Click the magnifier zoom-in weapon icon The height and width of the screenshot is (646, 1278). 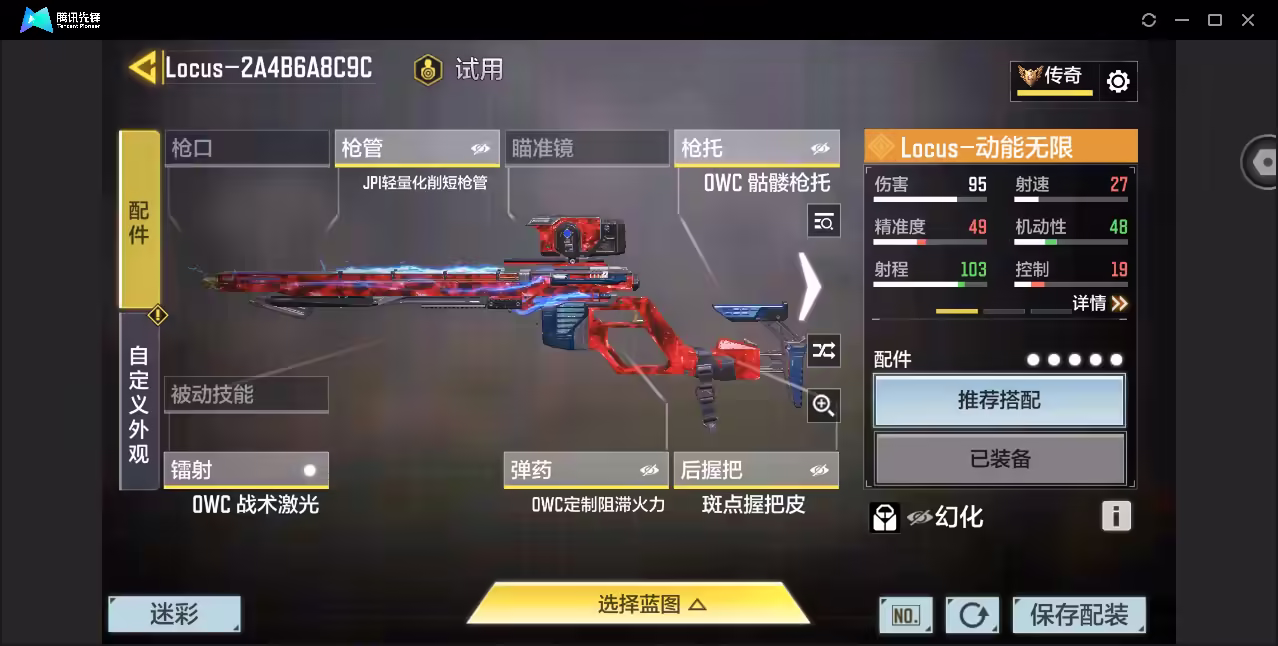tap(823, 405)
